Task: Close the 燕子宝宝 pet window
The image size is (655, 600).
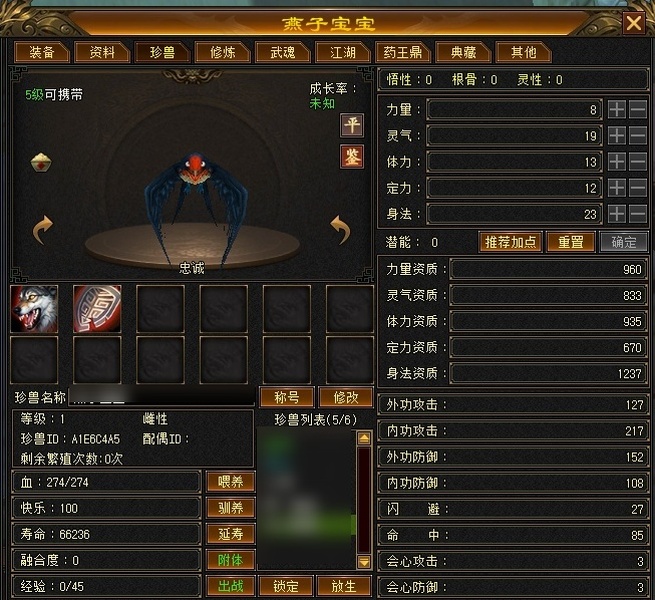Action: pyautogui.click(x=633, y=22)
